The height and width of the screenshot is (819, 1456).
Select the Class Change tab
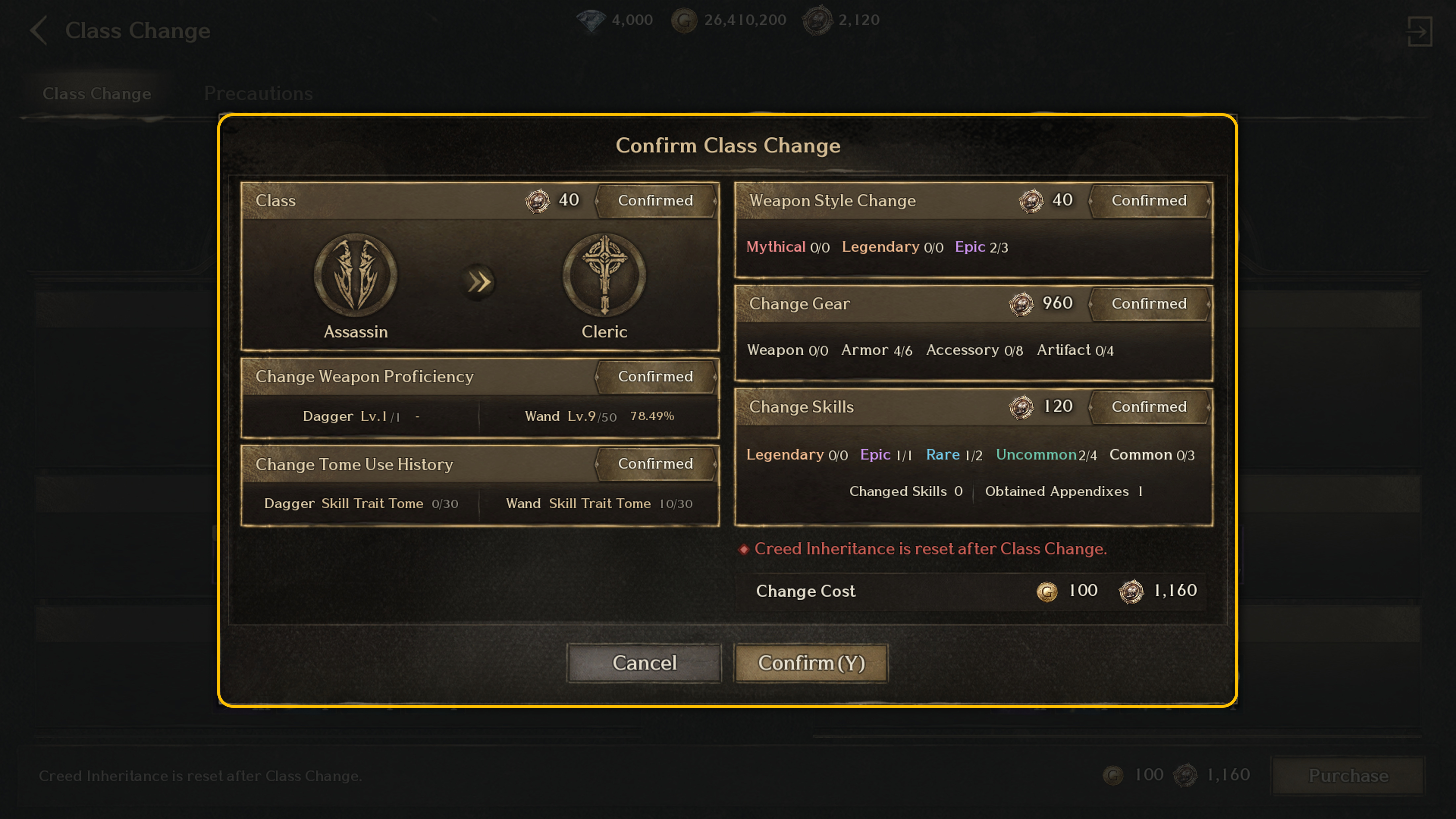point(97,93)
